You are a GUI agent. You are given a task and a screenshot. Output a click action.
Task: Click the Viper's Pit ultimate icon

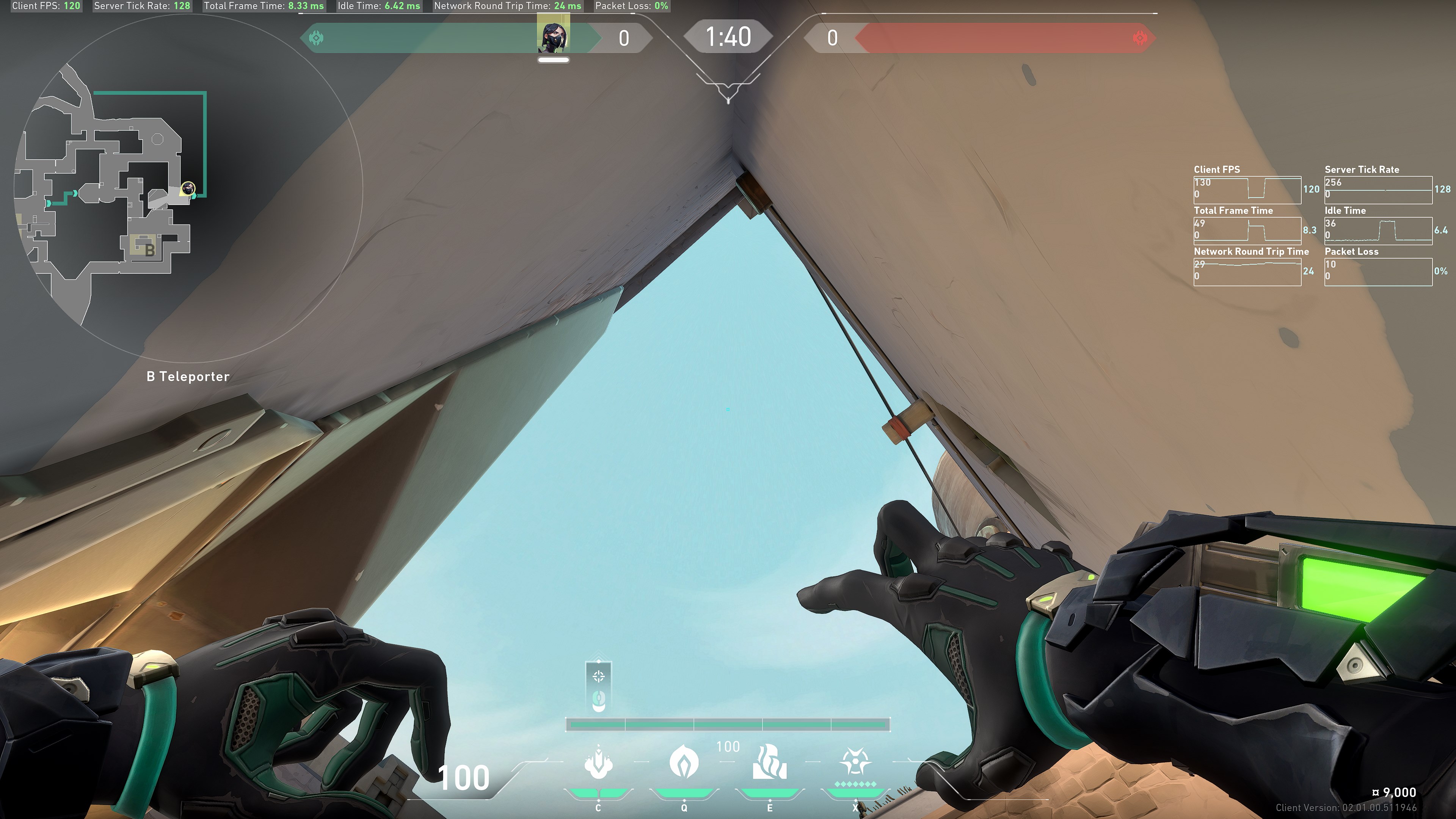(x=855, y=763)
